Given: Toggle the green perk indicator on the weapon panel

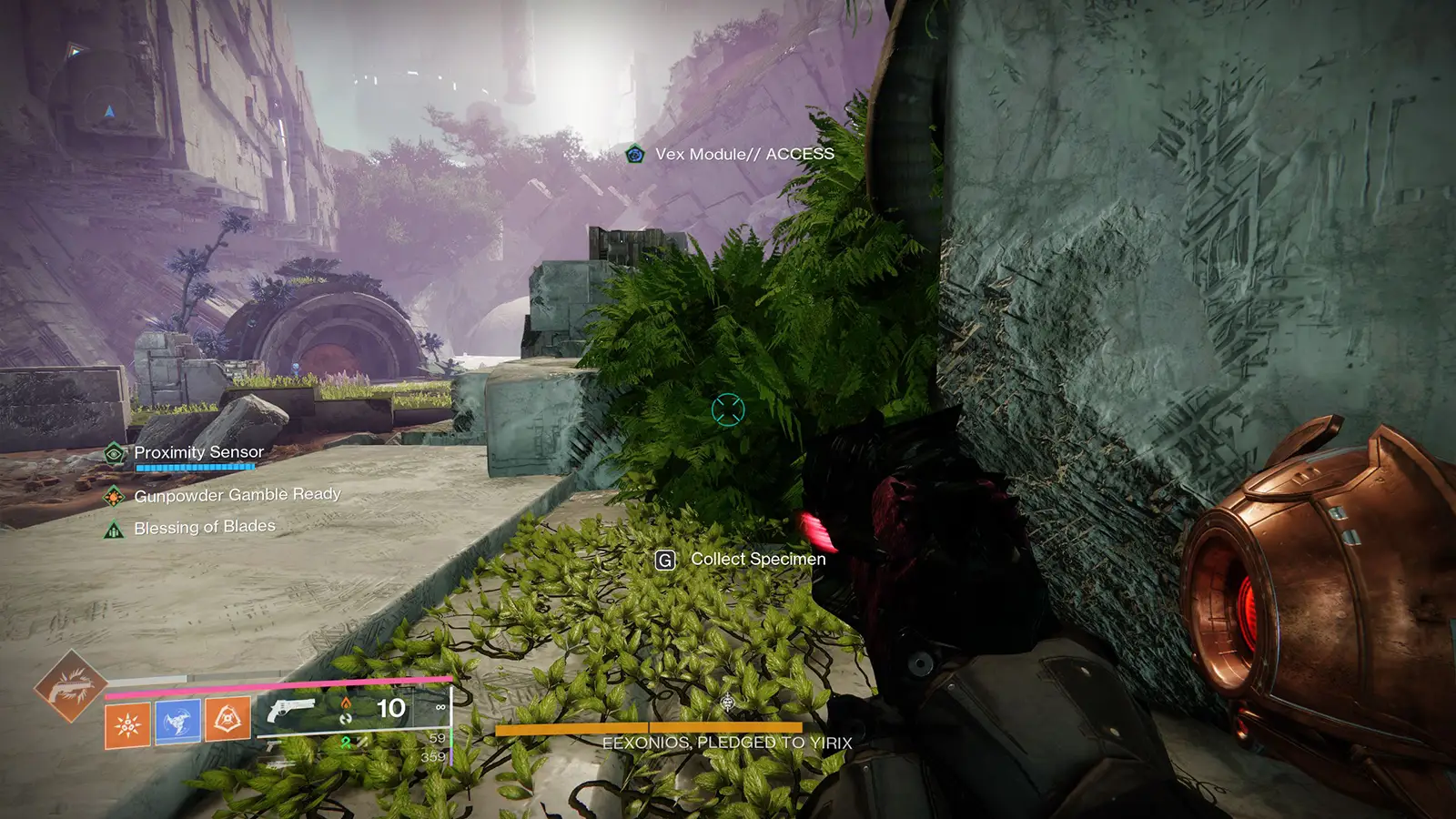Looking at the screenshot, I should [x=345, y=741].
